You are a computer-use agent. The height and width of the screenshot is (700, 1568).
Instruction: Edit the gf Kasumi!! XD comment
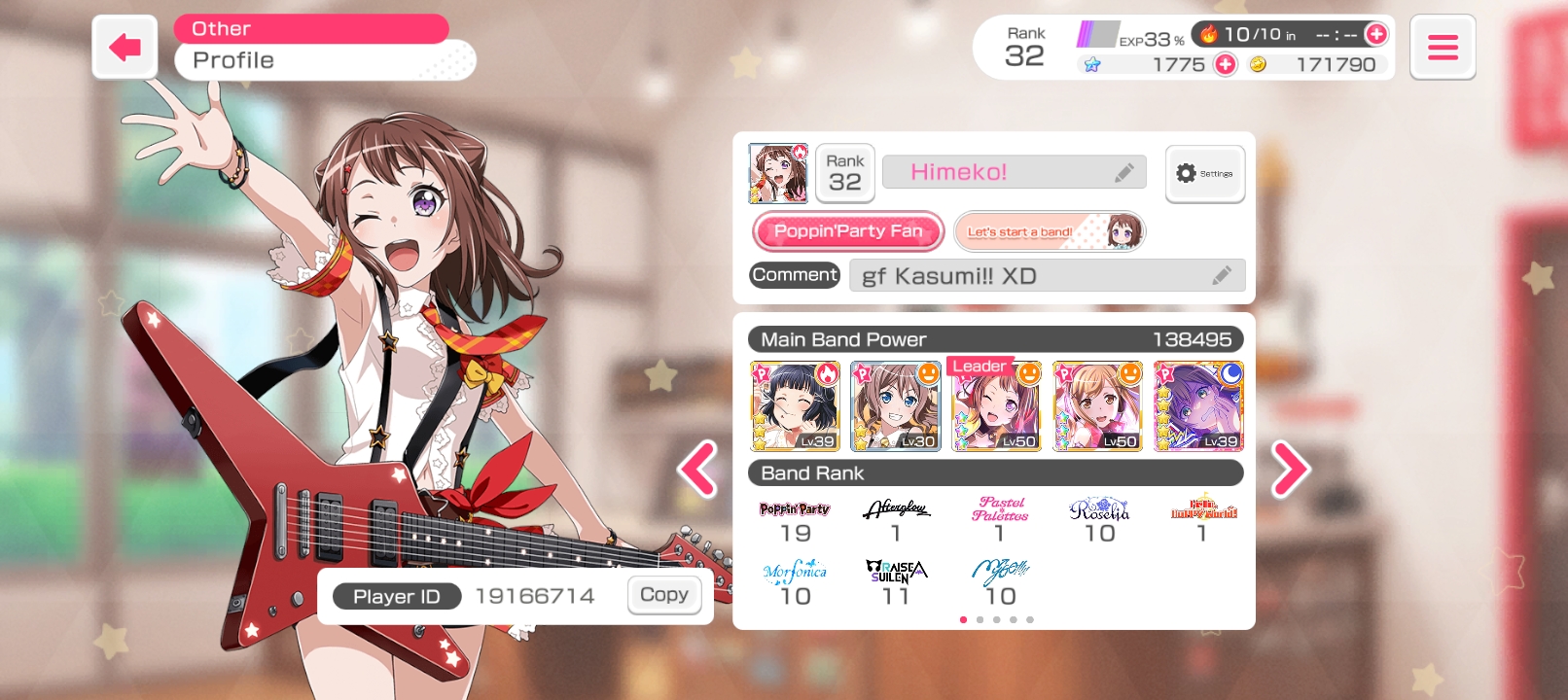[x=1222, y=276]
